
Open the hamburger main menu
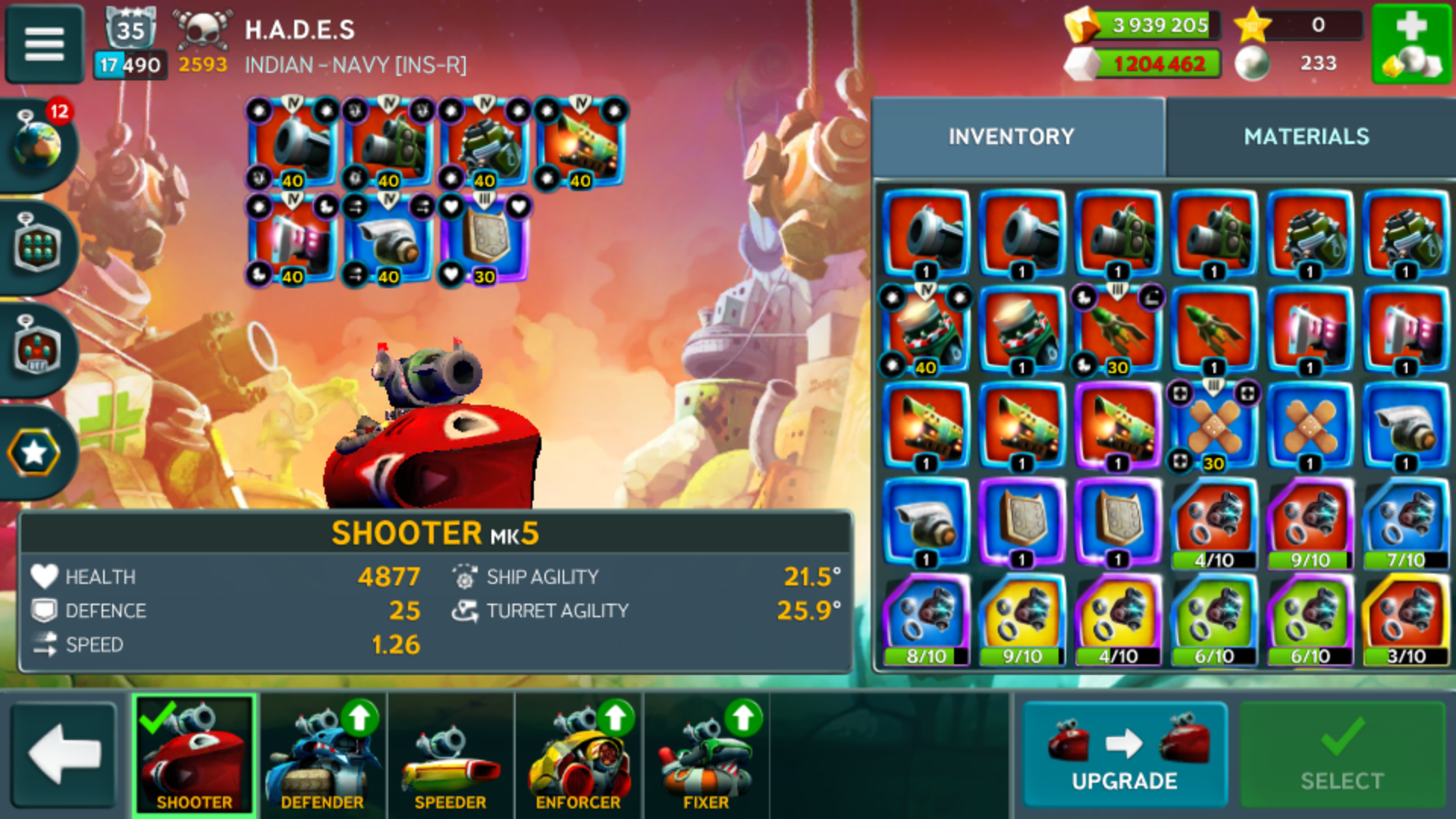(44, 43)
